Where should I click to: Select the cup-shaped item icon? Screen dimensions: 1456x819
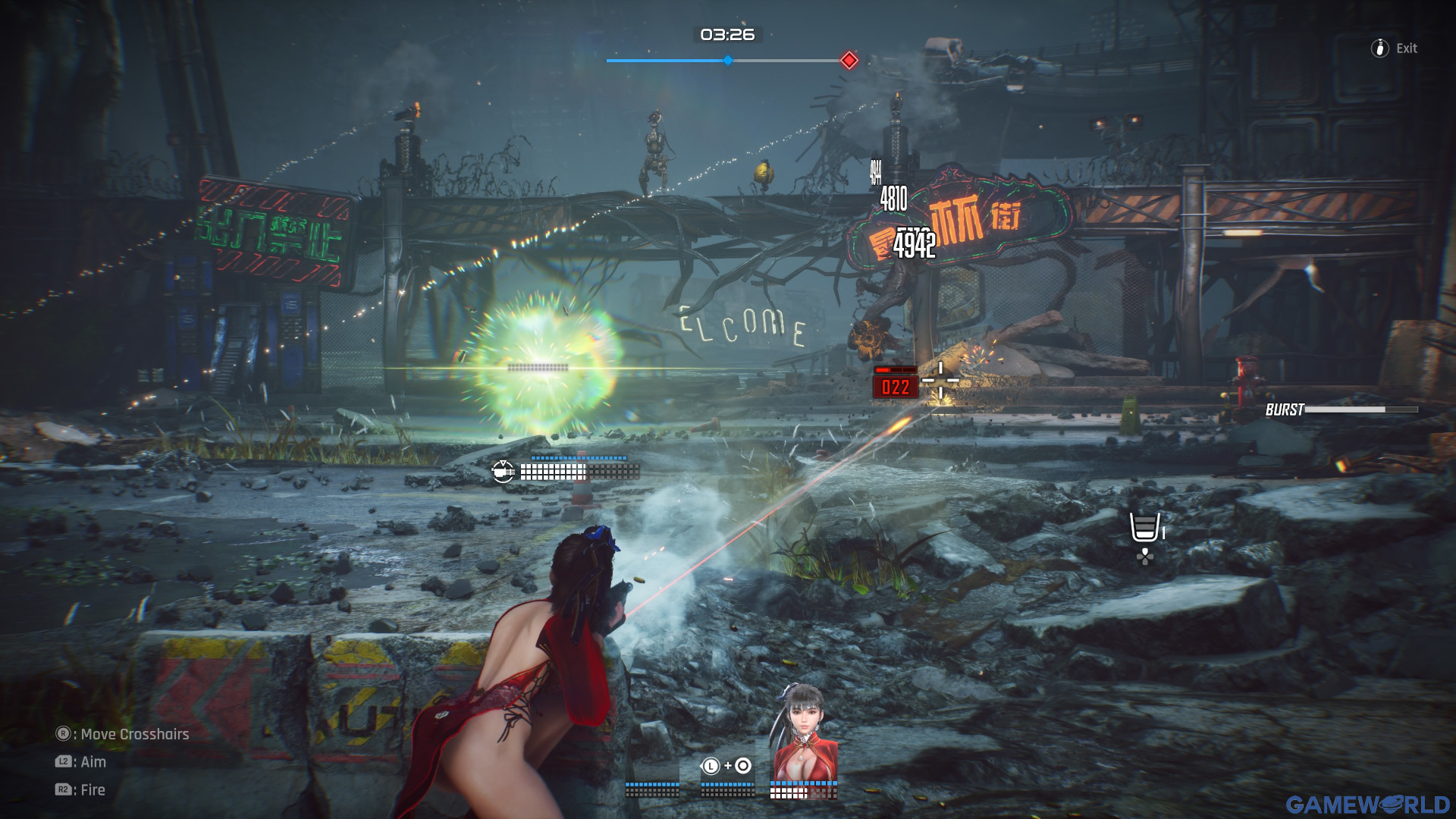click(1144, 526)
